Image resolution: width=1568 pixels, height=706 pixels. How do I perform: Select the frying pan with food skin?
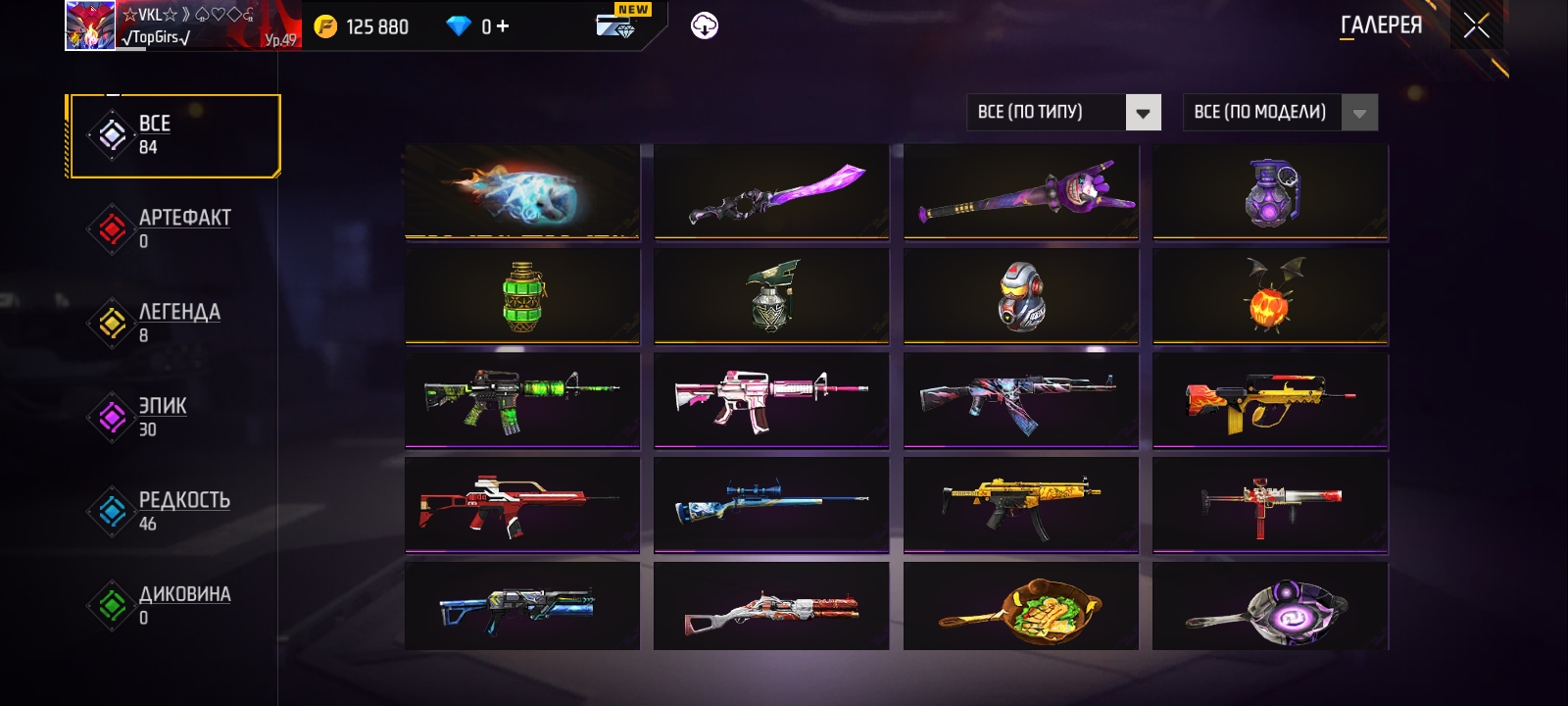(1021, 608)
